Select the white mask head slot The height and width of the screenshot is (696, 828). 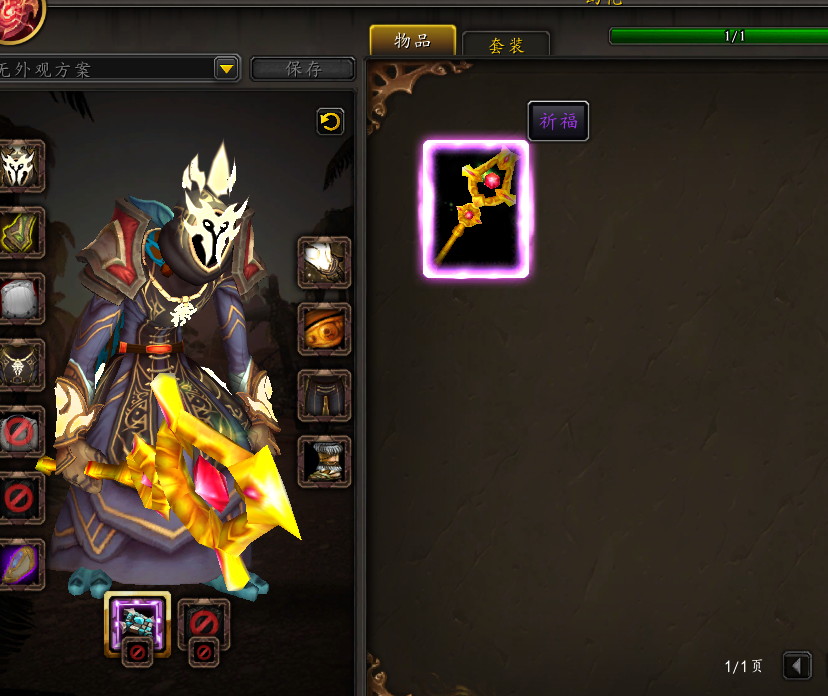point(20,166)
